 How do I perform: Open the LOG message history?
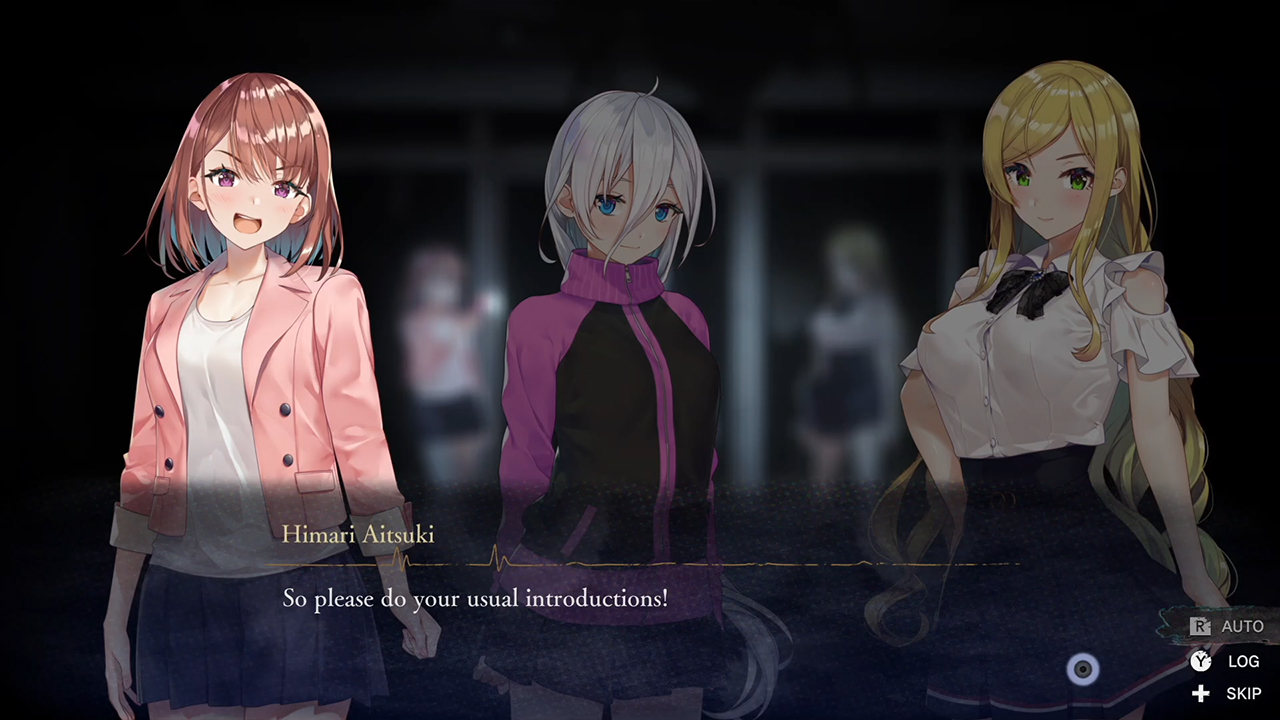[1243, 661]
